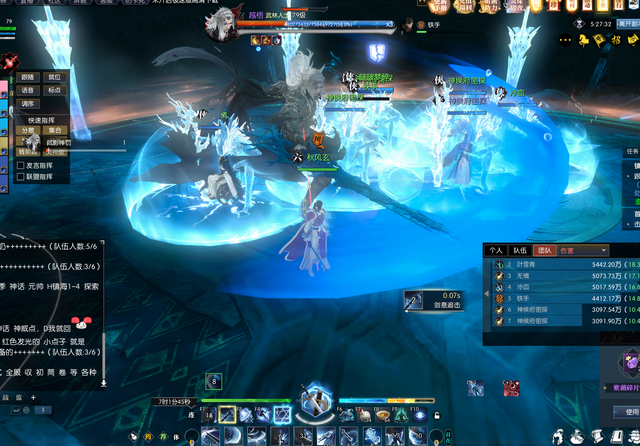Image resolution: width=640 pixels, height=446 pixels.
Task: Enable the 联盟指挥 checkbox
Action: (21, 177)
